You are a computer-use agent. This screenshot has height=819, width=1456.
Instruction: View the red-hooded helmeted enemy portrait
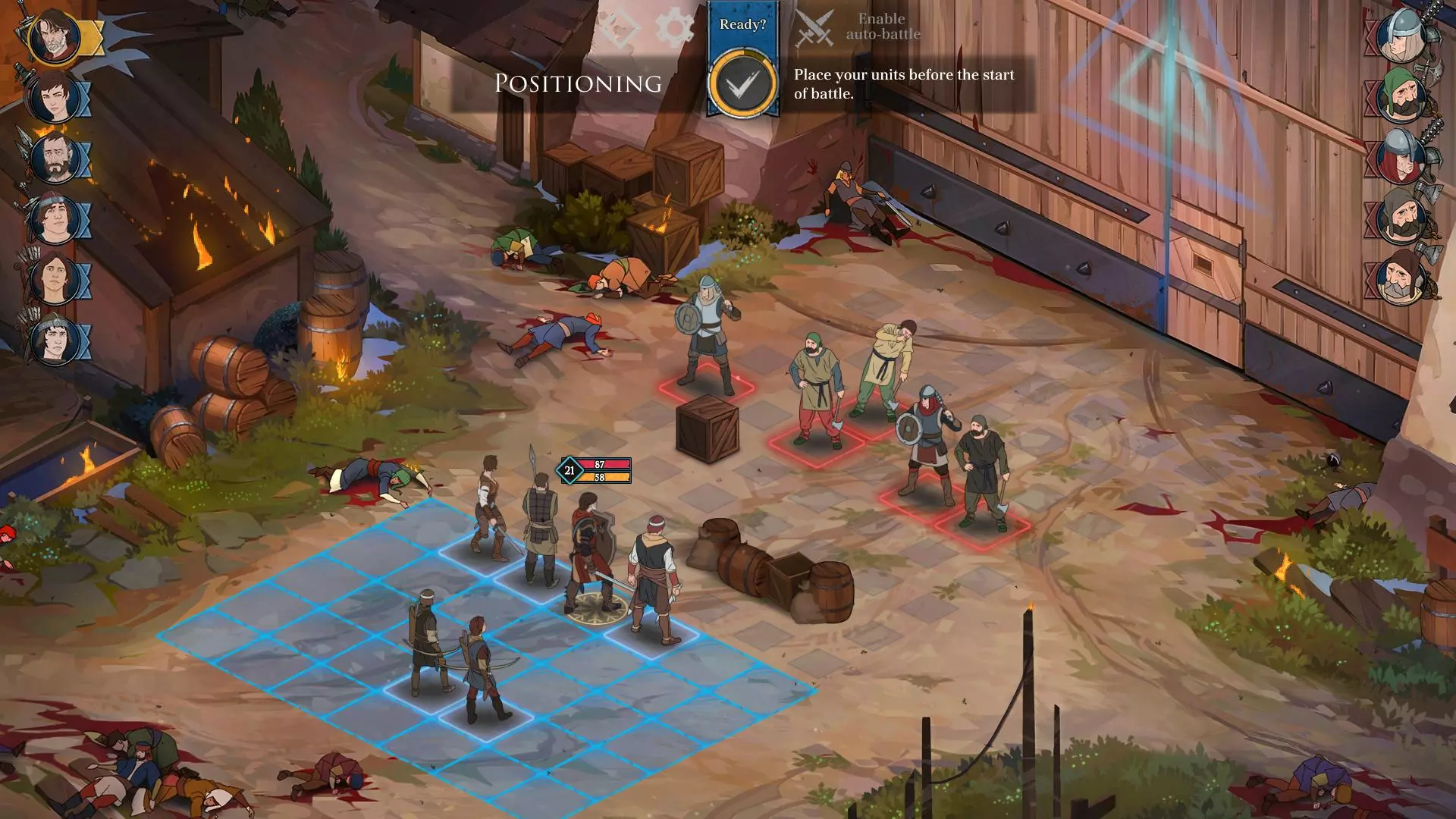(1400, 157)
